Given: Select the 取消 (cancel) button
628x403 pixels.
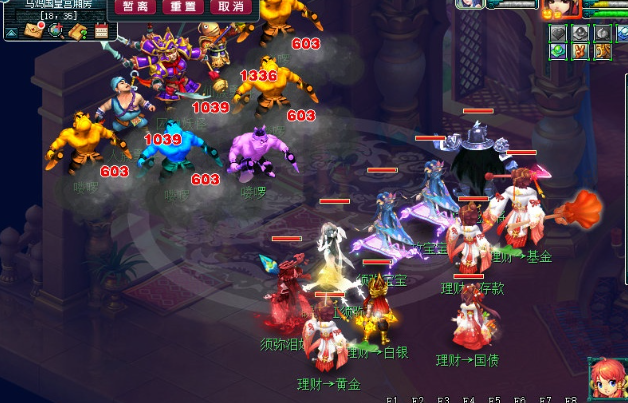Looking at the screenshot, I should tap(230, 6).
